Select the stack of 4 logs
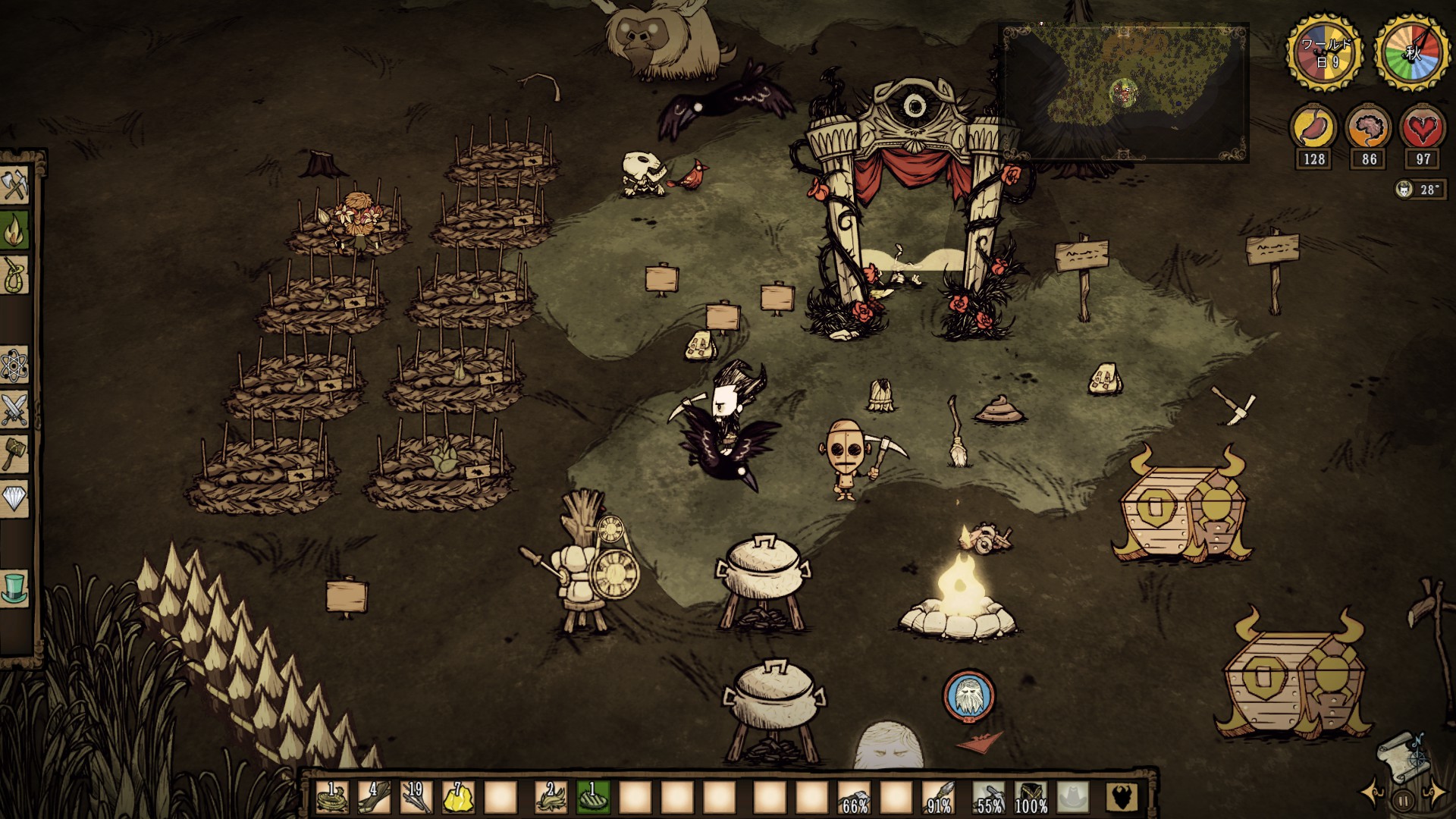Screen dimensions: 1456x819 coord(375,798)
